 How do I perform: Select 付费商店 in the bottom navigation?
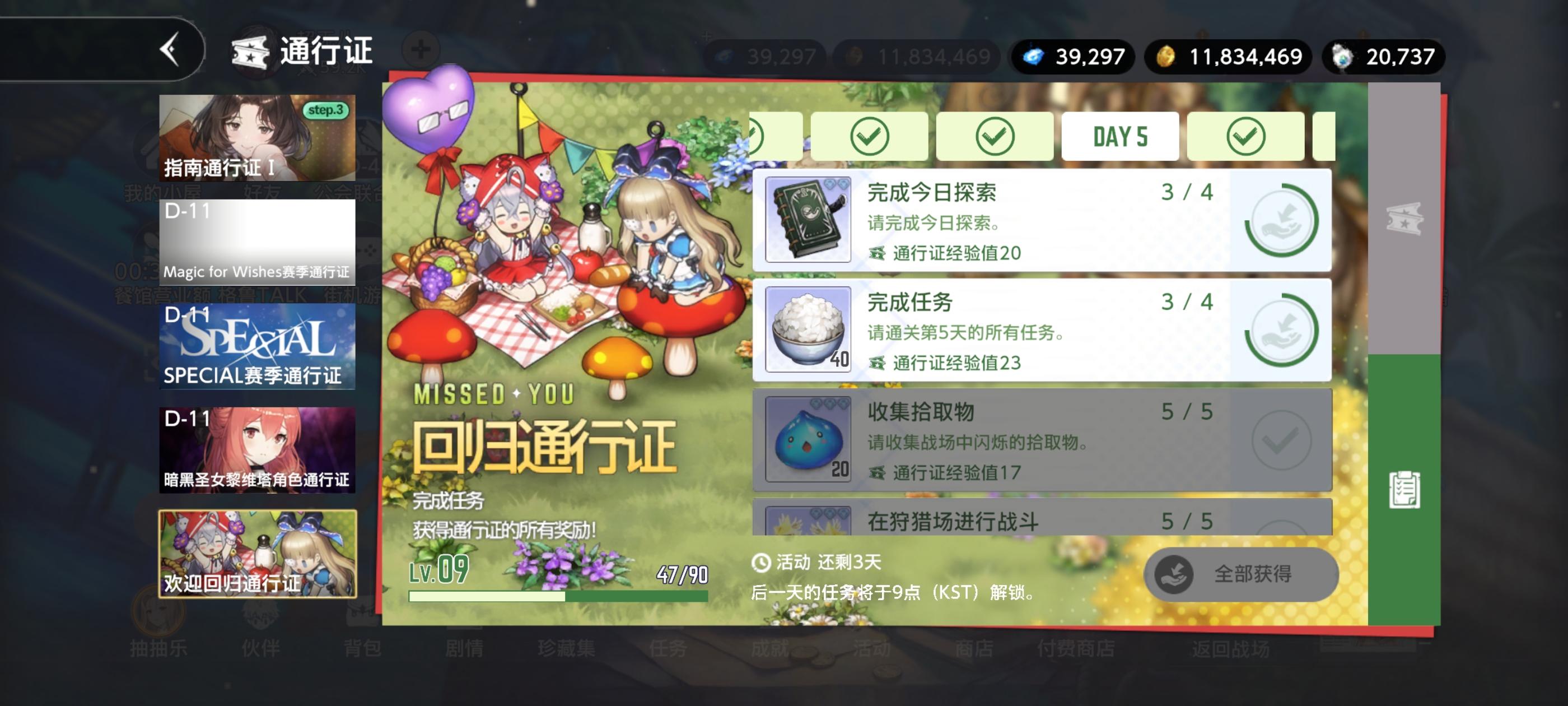point(1077,650)
